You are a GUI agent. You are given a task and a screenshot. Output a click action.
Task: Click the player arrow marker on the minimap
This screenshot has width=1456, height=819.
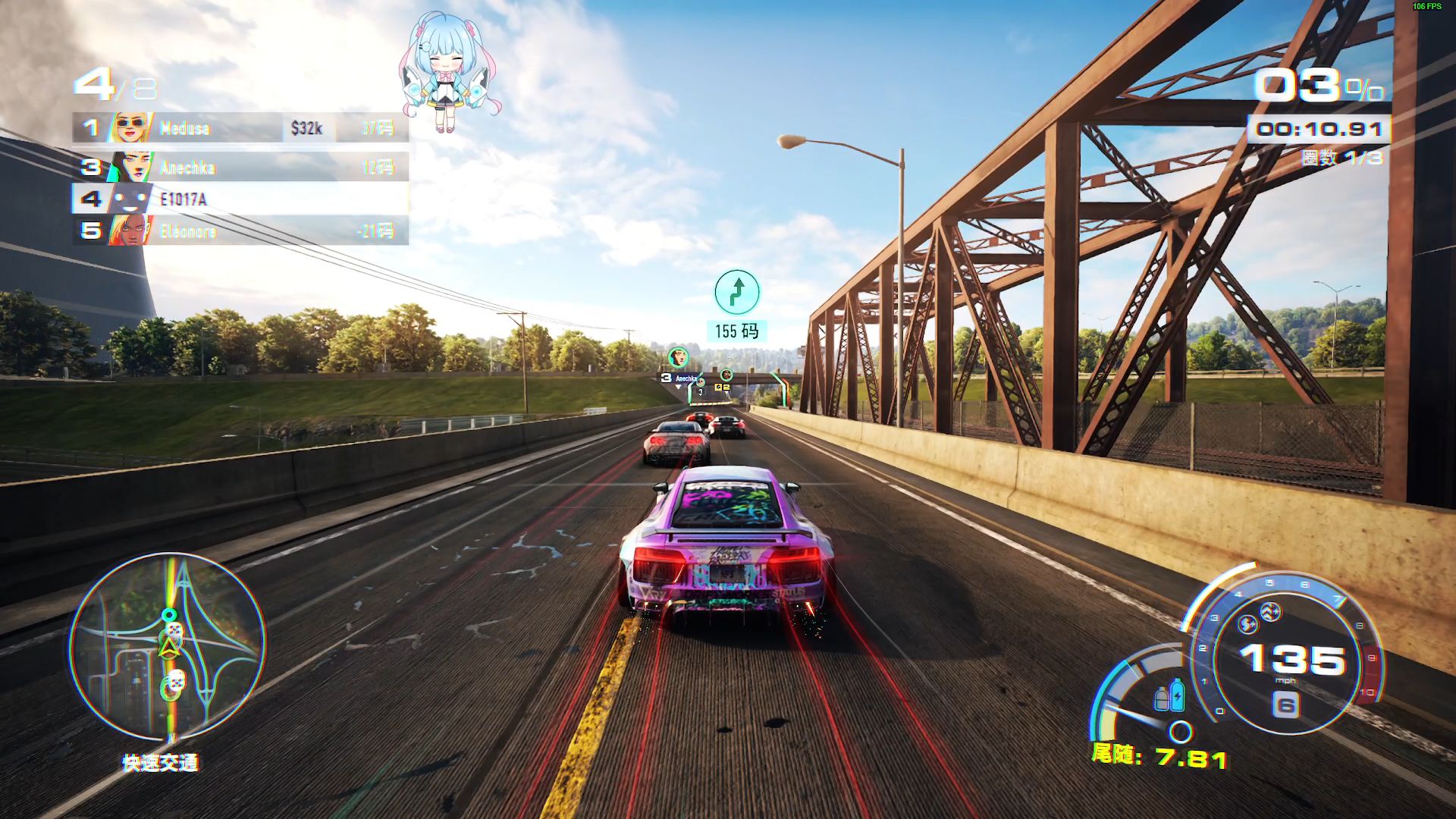click(x=168, y=647)
